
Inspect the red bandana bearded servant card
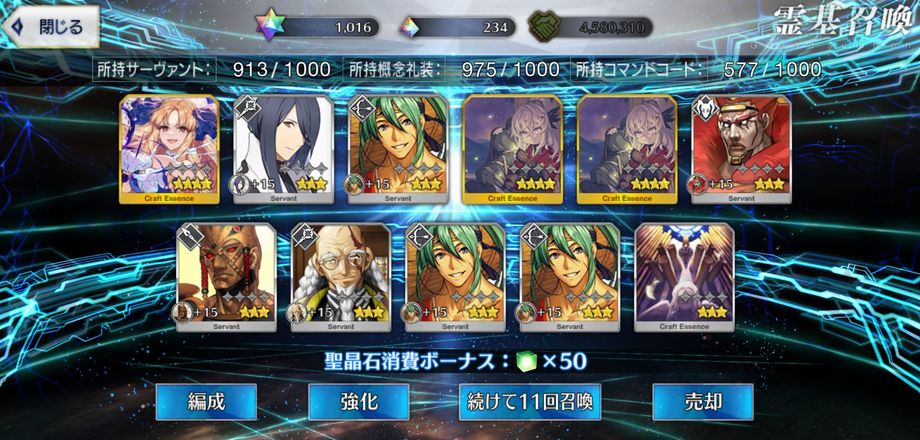click(741, 148)
